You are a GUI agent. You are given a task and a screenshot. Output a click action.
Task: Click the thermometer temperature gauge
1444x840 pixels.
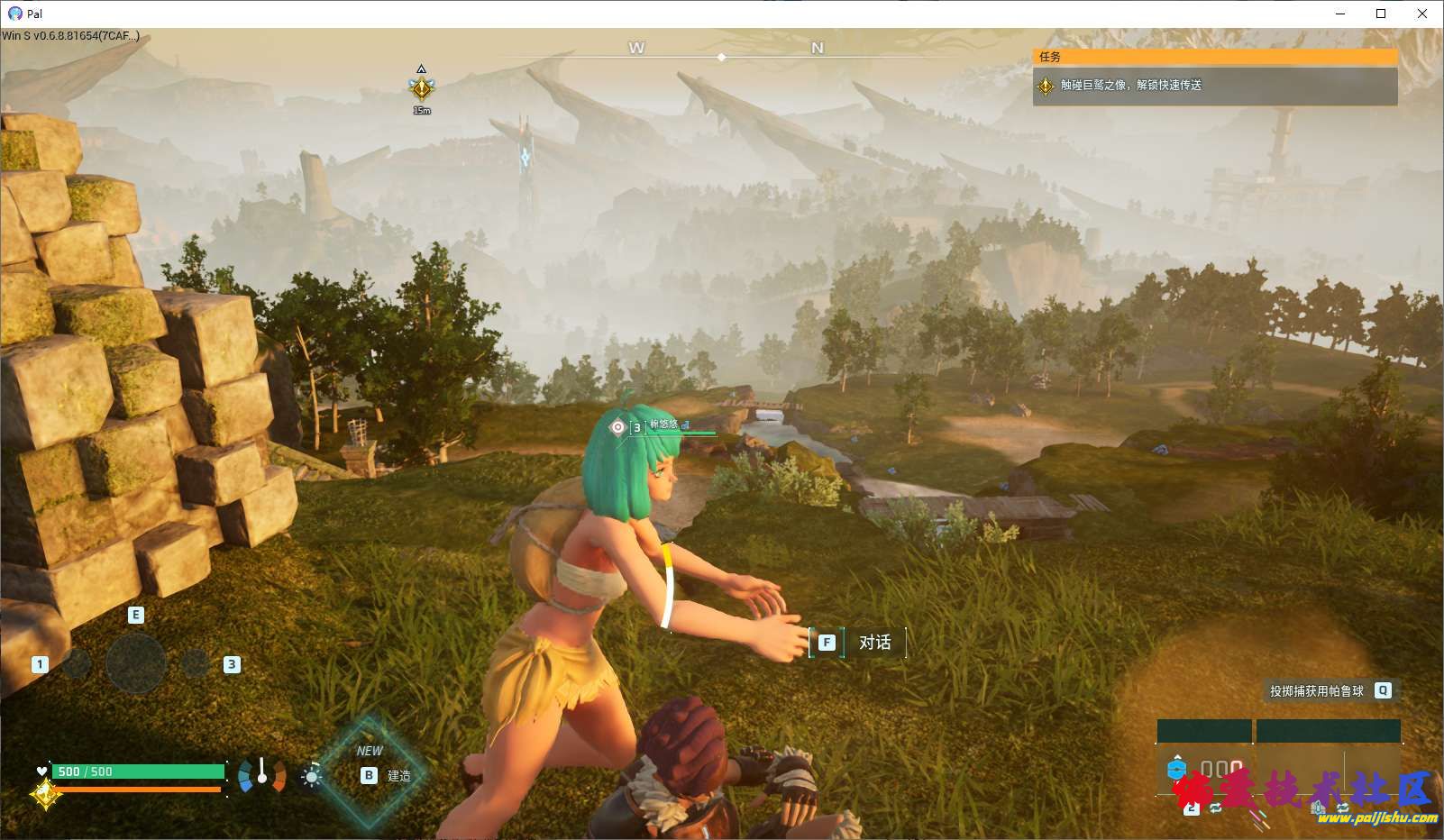(261, 774)
